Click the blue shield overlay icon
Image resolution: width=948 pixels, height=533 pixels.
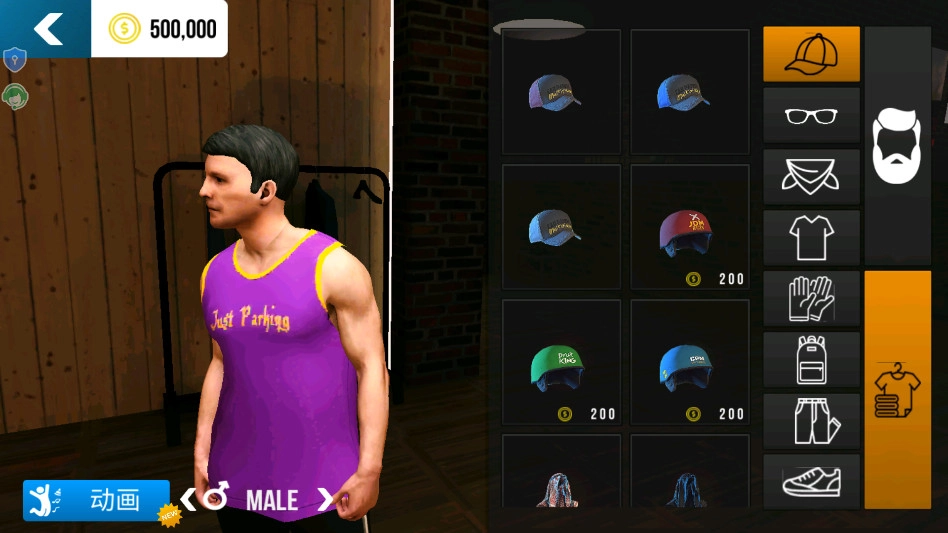[x=14, y=60]
